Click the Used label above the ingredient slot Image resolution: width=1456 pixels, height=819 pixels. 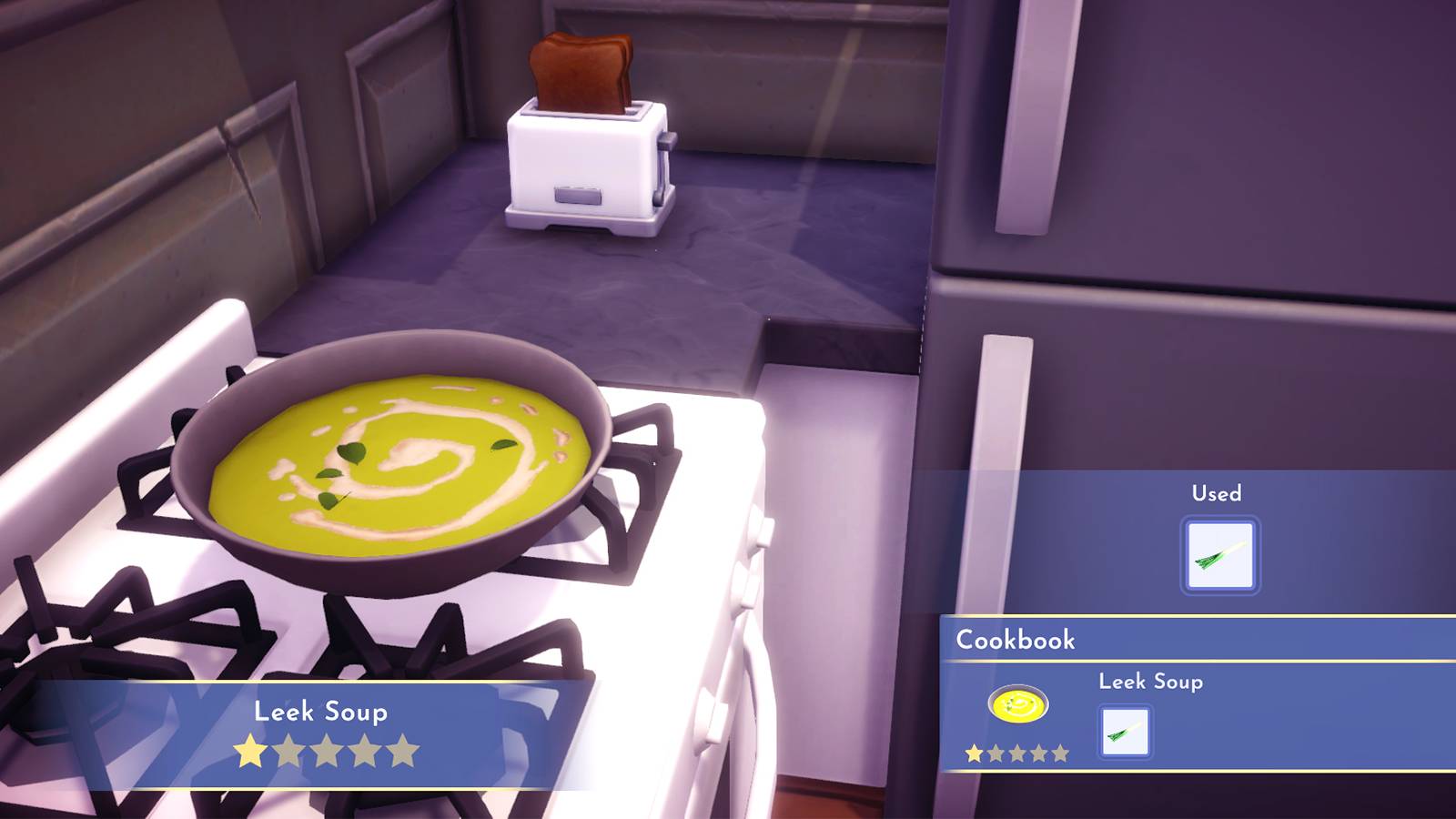[1217, 493]
